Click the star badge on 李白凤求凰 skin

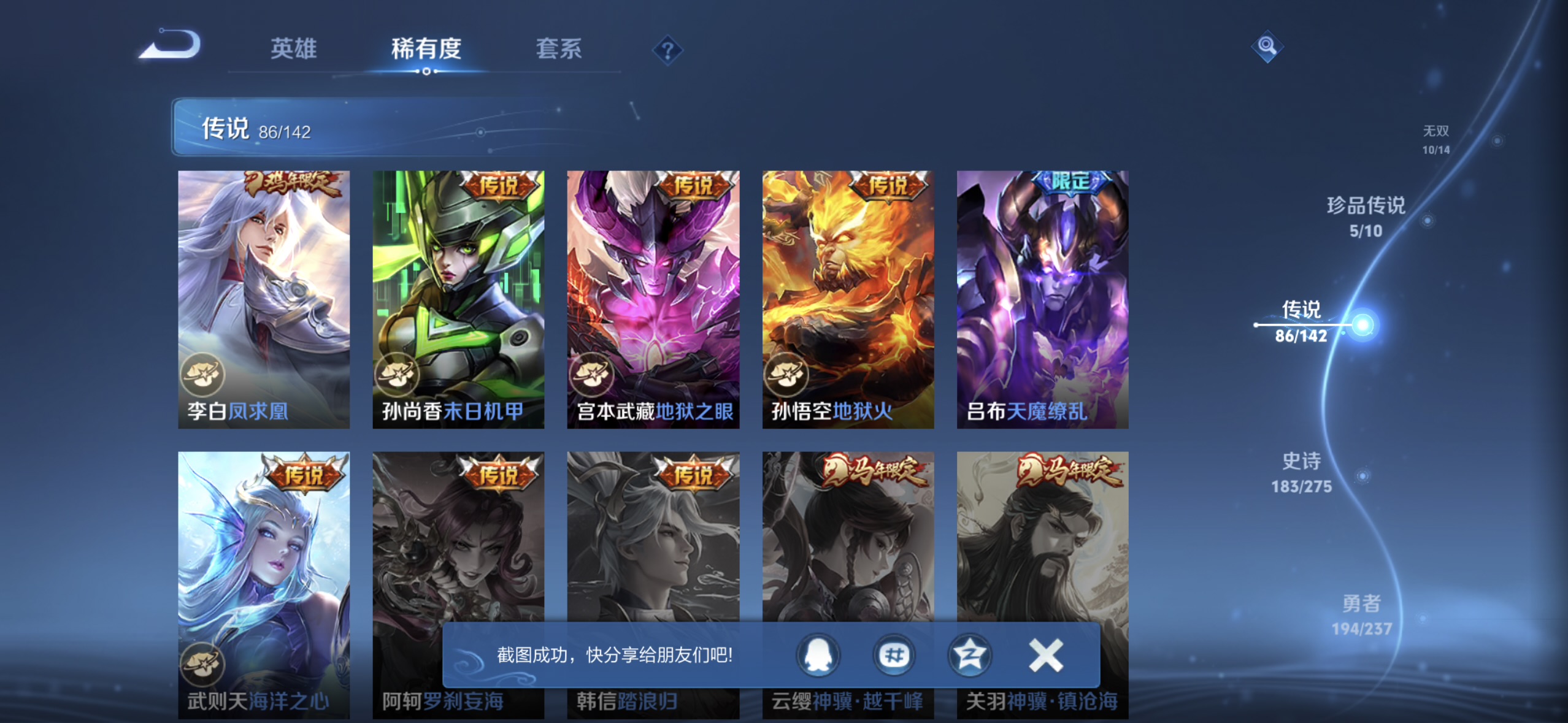pyautogui.click(x=202, y=375)
